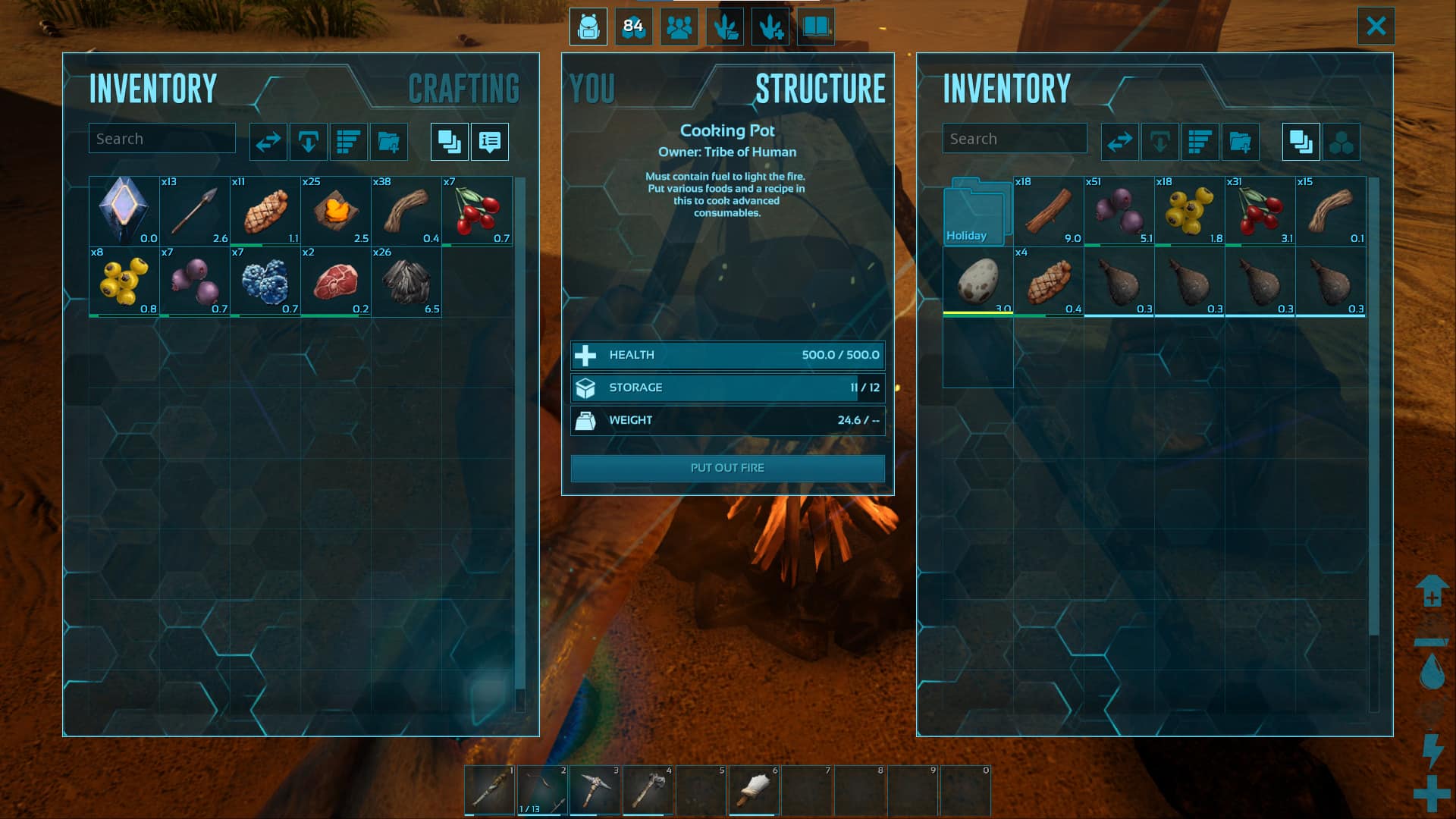Click the drop item icon in player inventory

pos(308,142)
